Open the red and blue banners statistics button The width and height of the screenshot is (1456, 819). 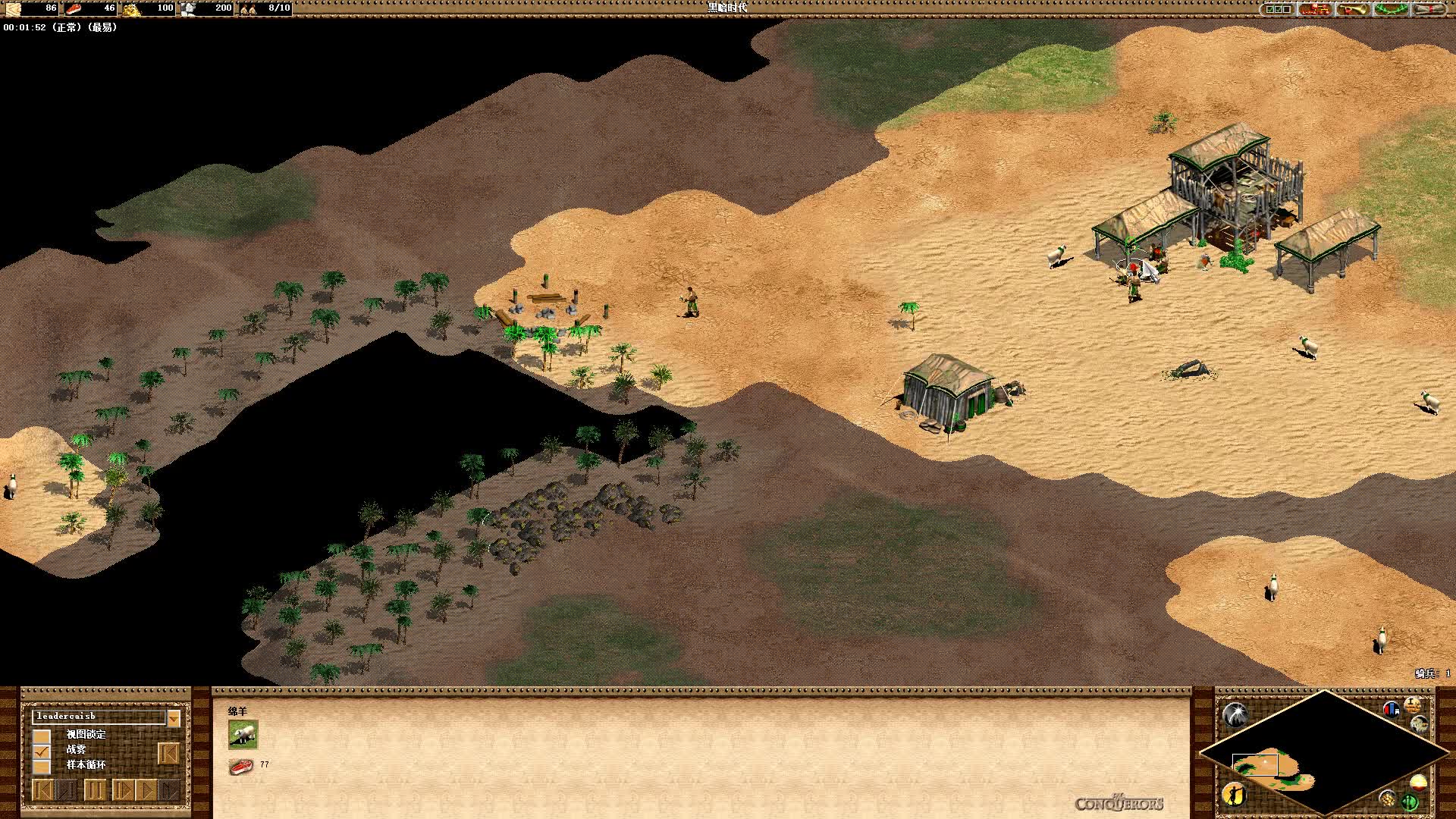(x=1391, y=710)
